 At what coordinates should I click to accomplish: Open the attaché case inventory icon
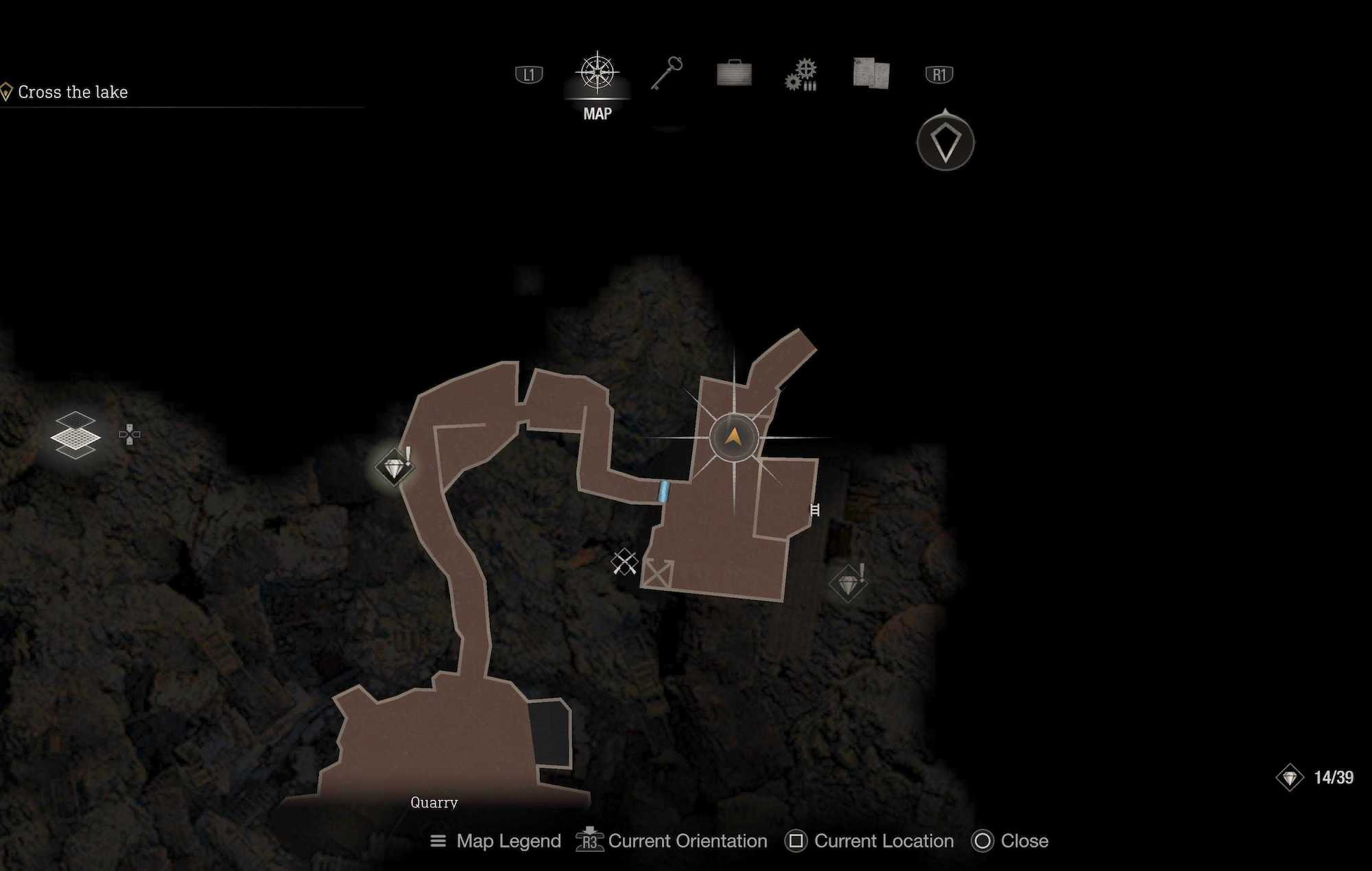(734, 73)
